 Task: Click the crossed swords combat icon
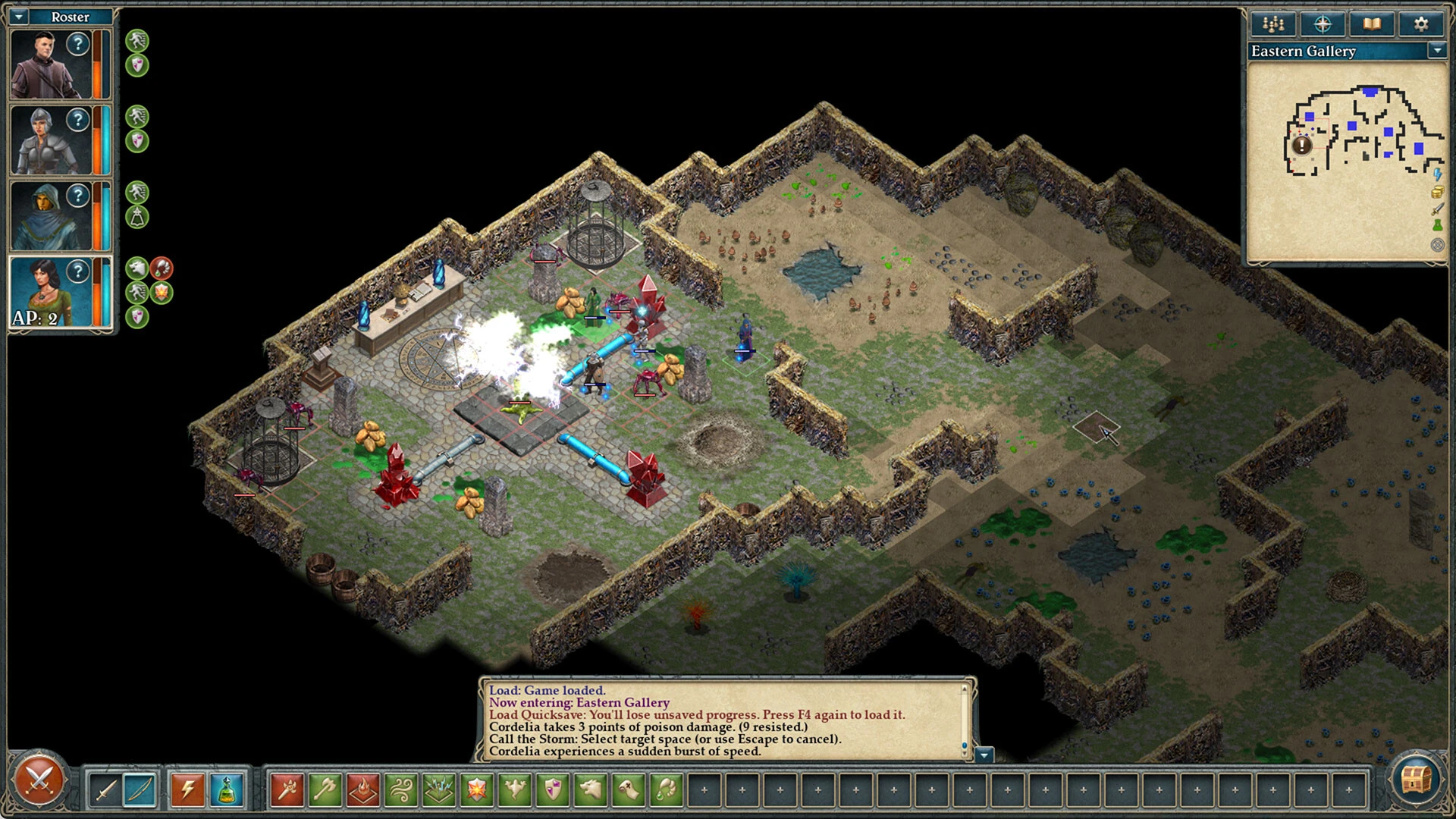click(x=39, y=780)
